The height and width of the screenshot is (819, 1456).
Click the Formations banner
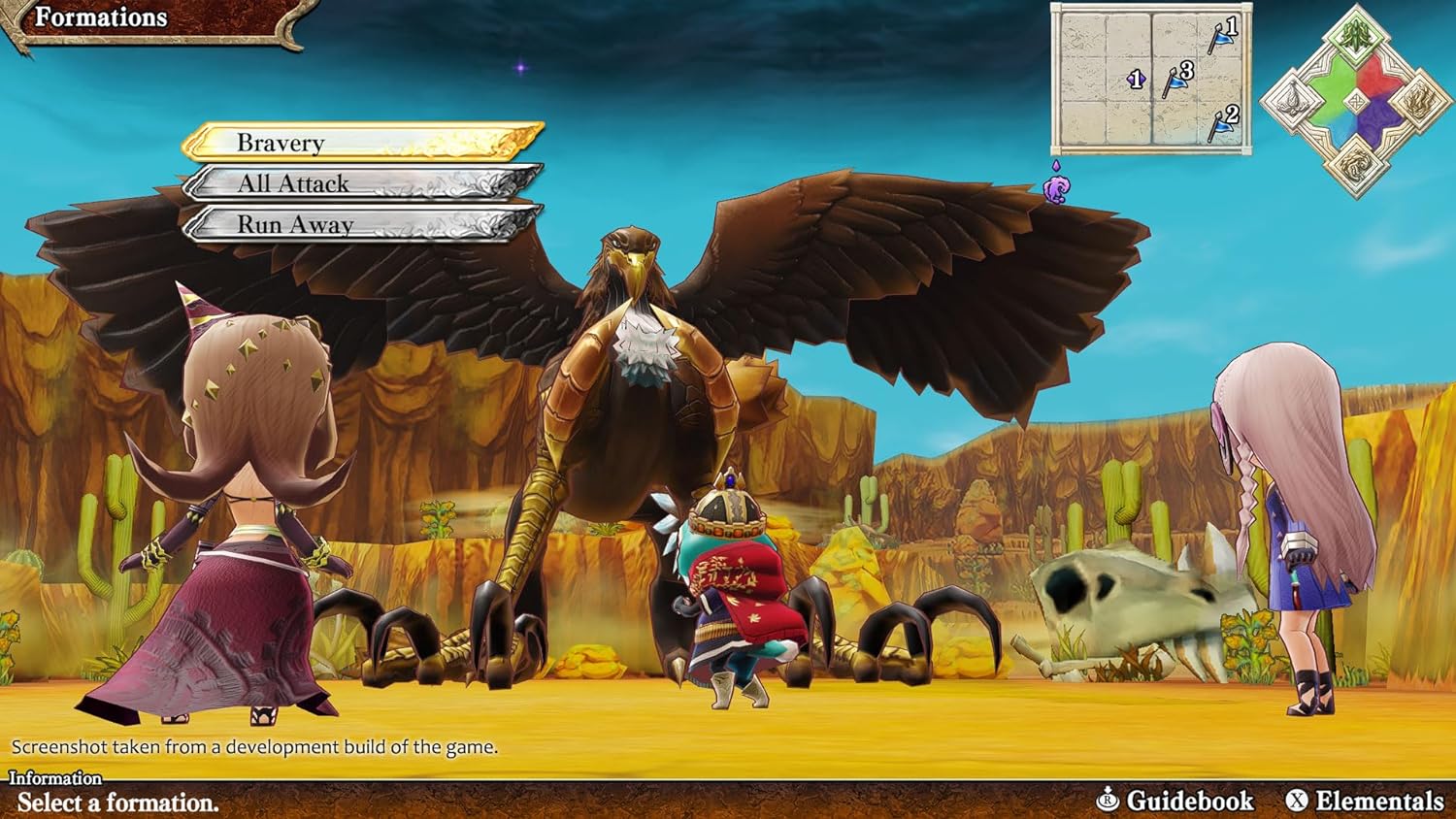(x=102, y=17)
